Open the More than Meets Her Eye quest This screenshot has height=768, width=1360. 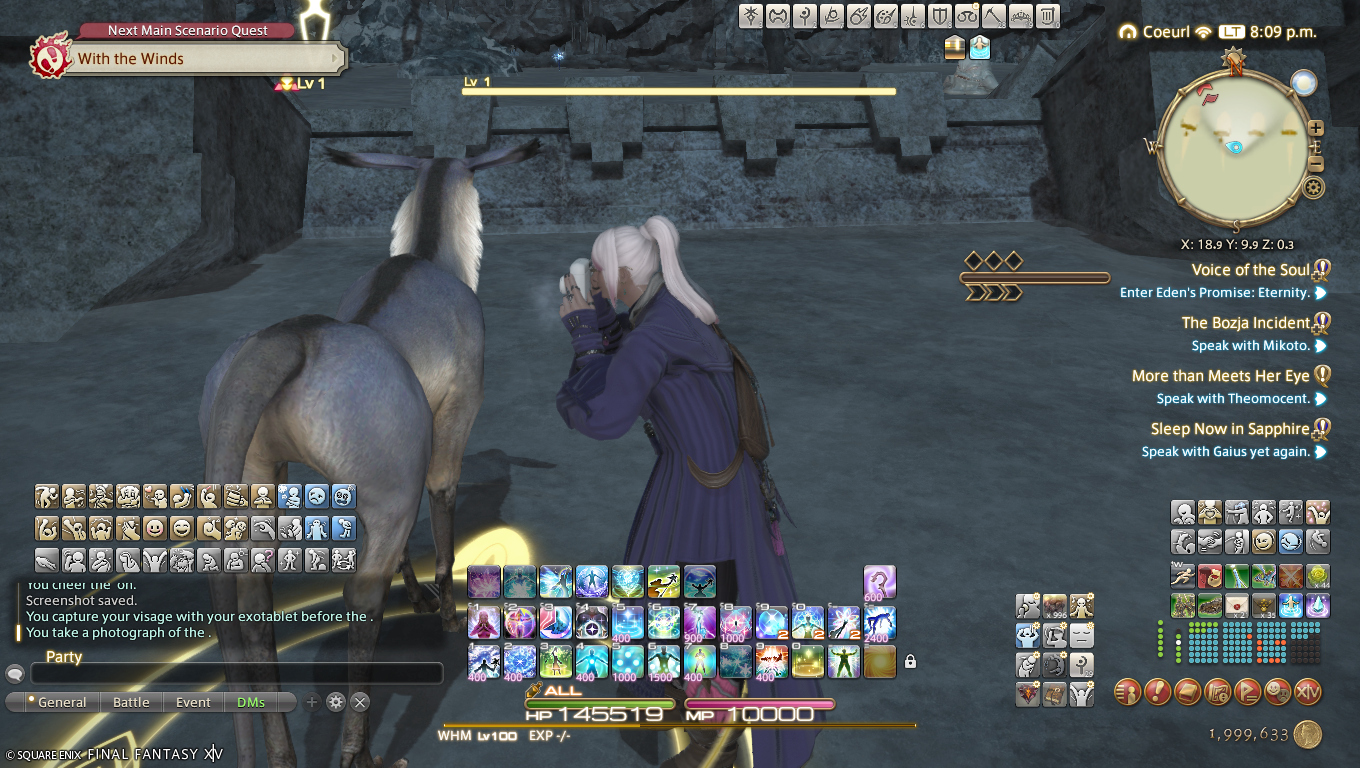coord(1220,376)
